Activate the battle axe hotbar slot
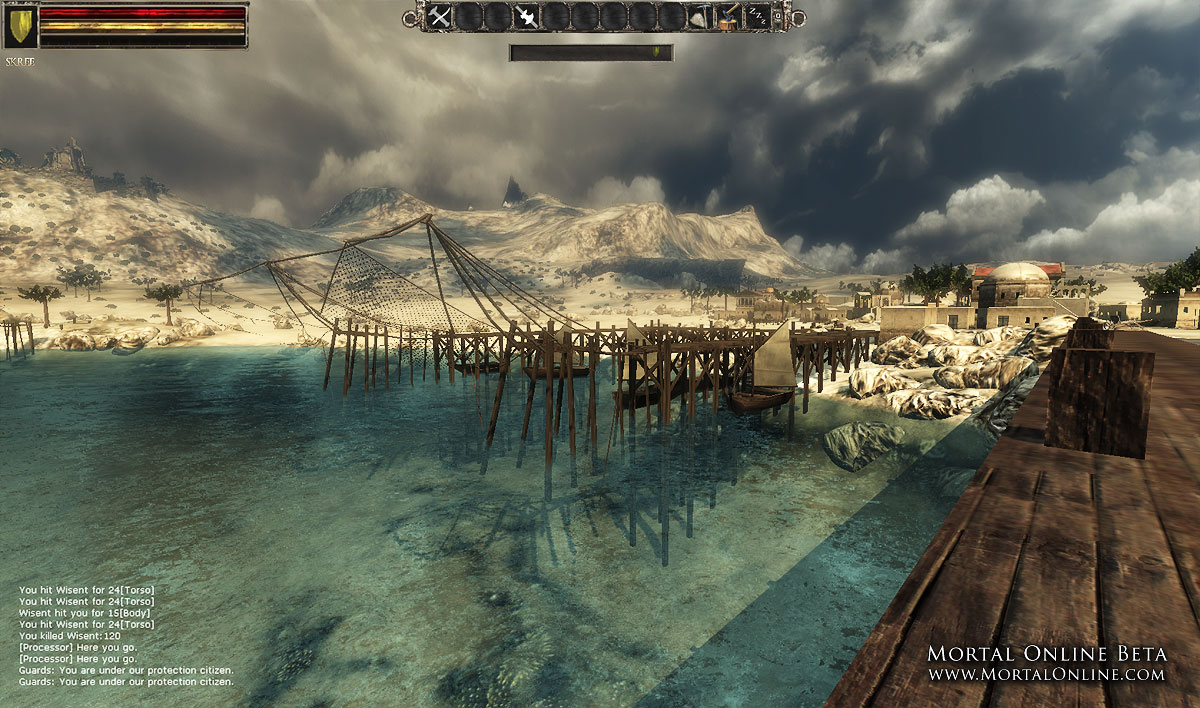1200x708 pixels. pyautogui.click(x=527, y=16)
